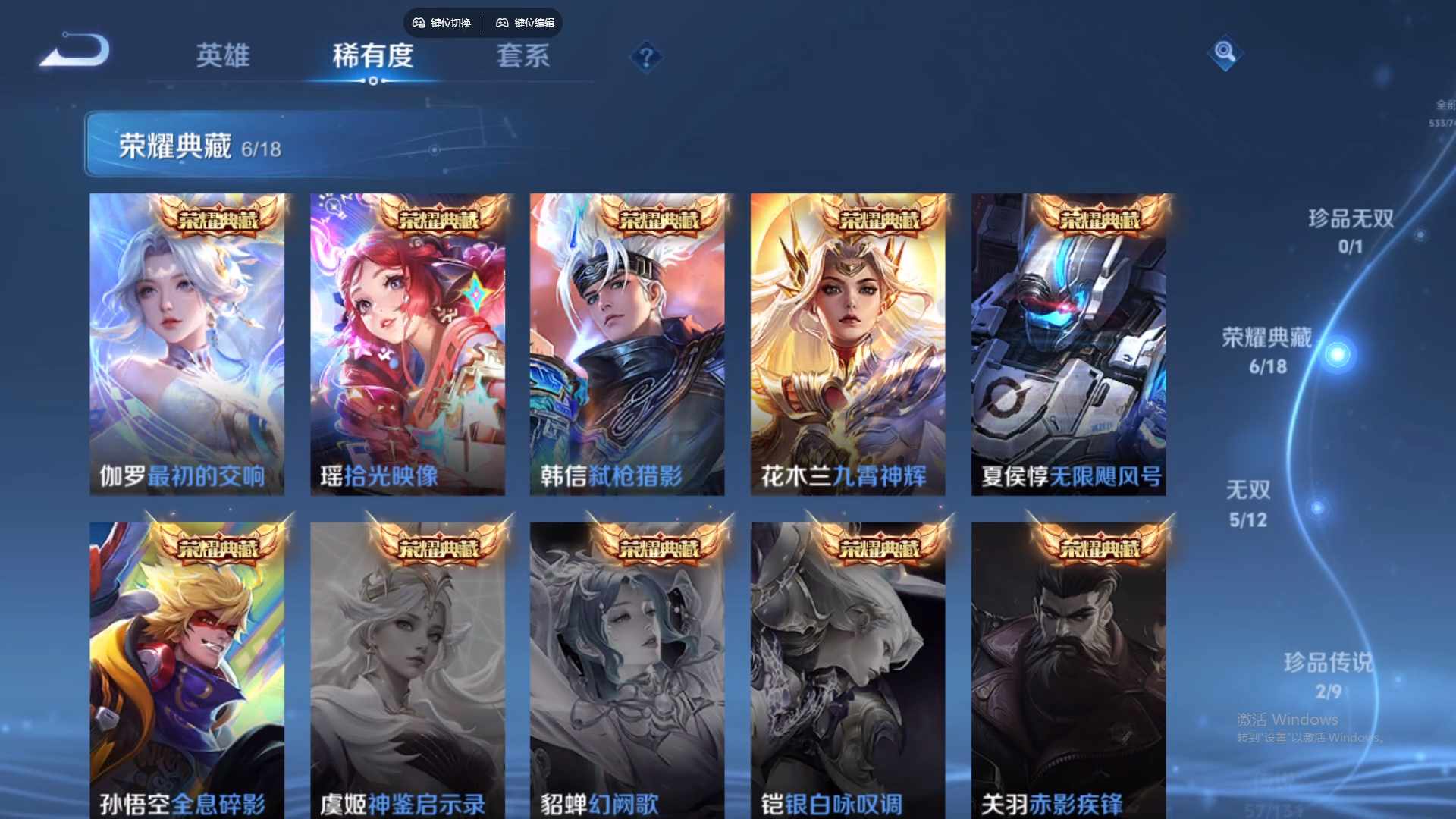Image resolution: width=1456 pixels, height=819 pixels.
Task: Click the gamepad icon beside 键位编辑
Action: click(x=502, y=24)
